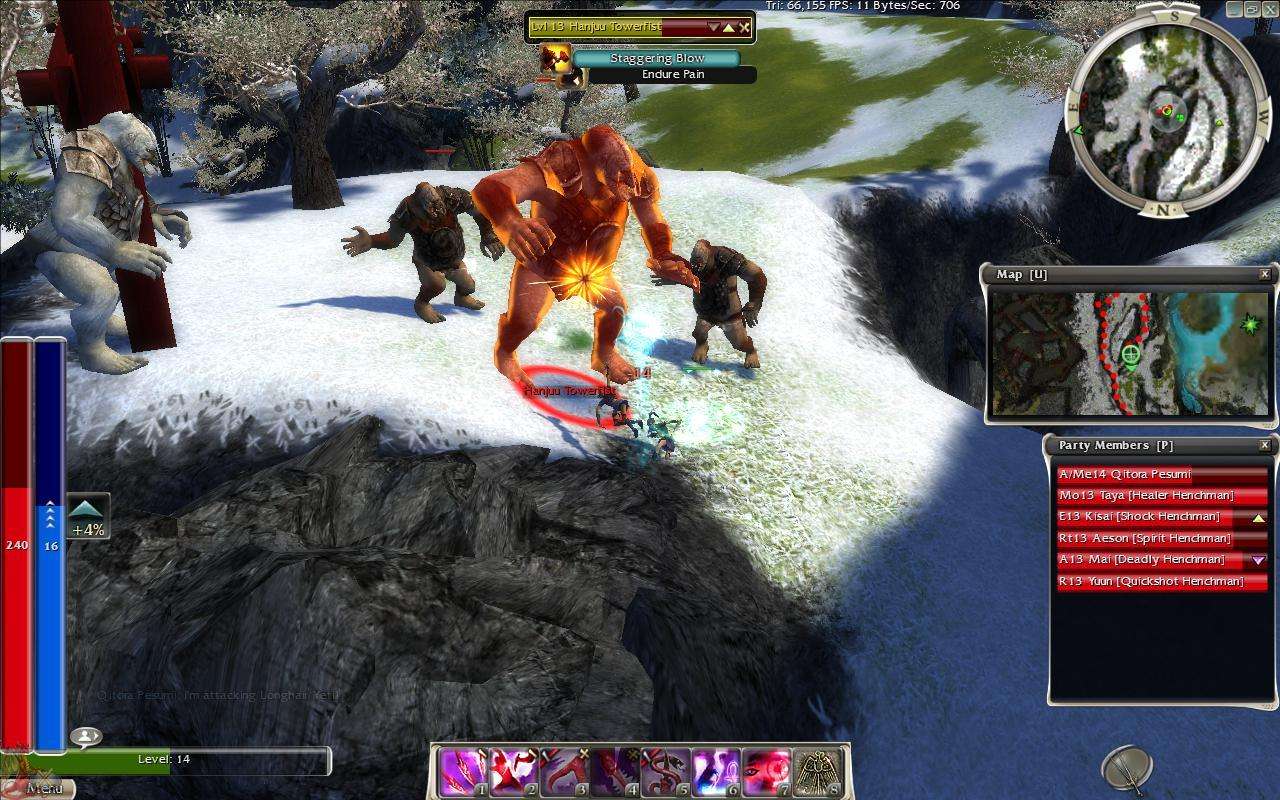The width and height of the screenshot is (1280, 800).
Task: Close the Map window
Action: (1265, 274)
